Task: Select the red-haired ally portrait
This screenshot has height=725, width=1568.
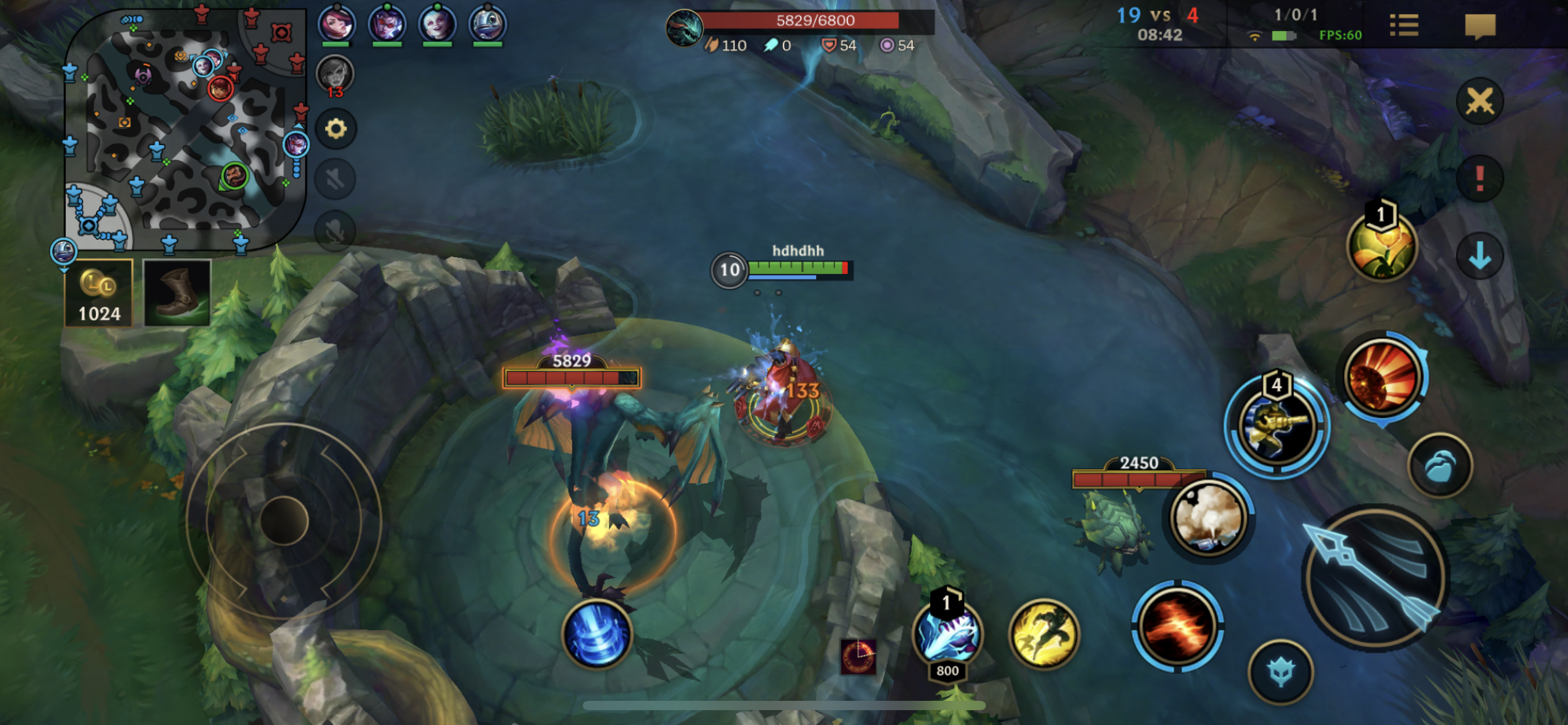Action: pyautogui.click(x=336, y=25)
